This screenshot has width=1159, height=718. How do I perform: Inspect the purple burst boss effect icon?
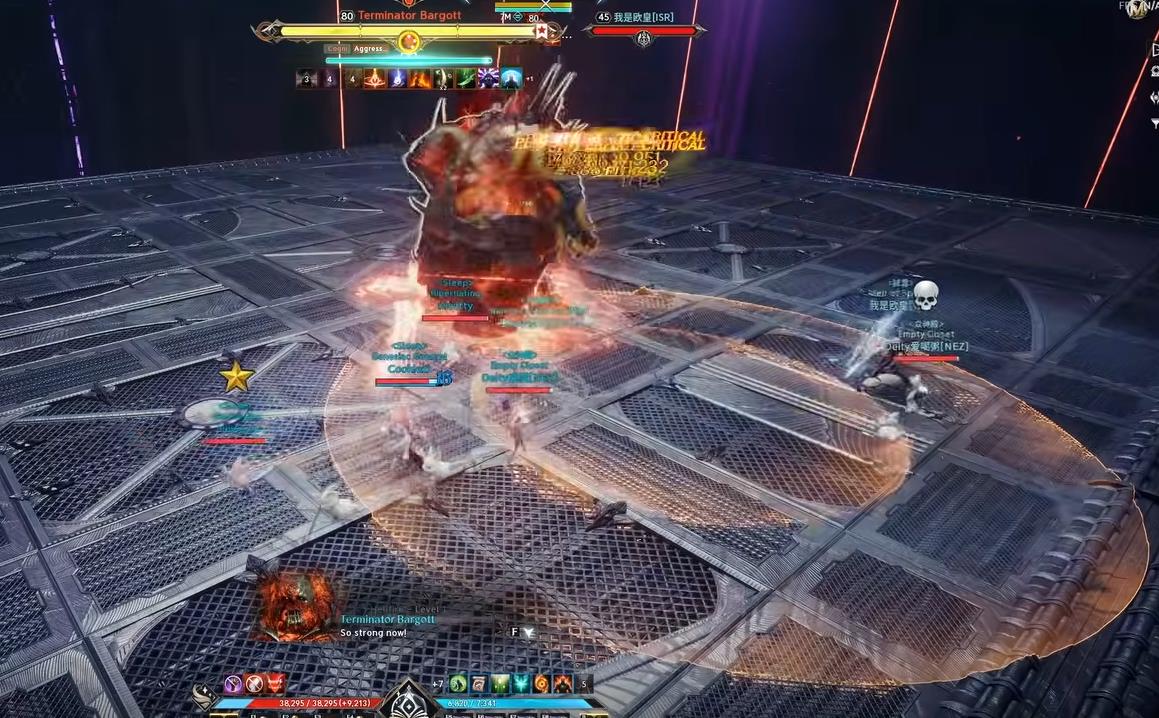(x=489, y=78)
